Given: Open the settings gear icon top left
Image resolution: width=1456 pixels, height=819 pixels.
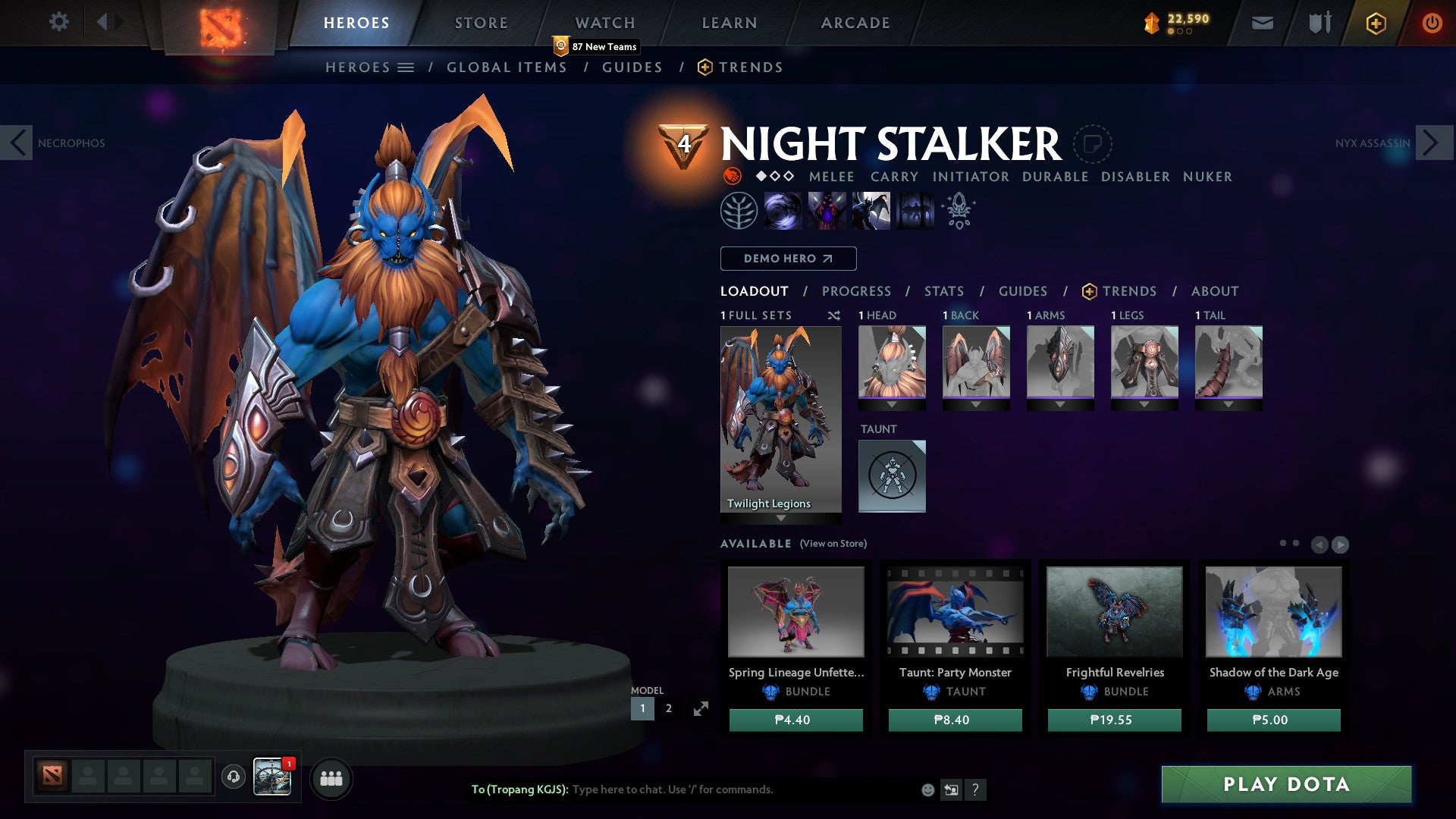Looking at the screenshot, I should pyautogui.click(x=58, y=22).
